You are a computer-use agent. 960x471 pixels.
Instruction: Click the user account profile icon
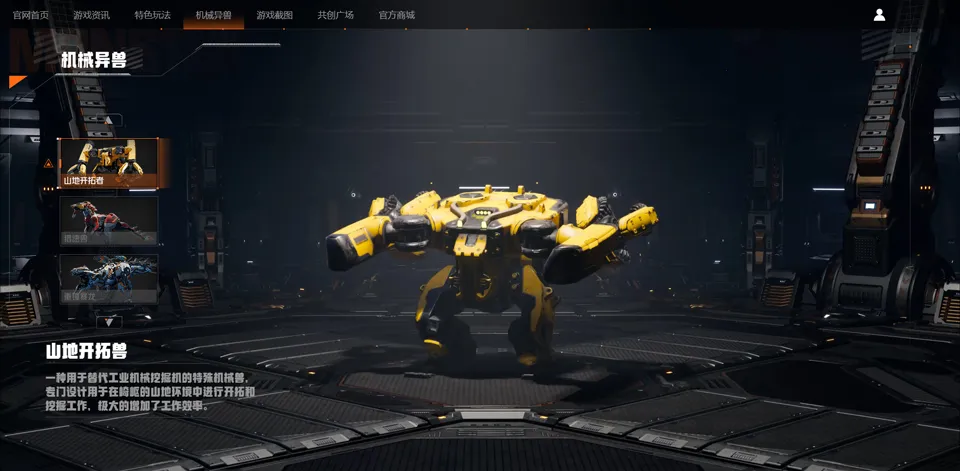(879, 15)
